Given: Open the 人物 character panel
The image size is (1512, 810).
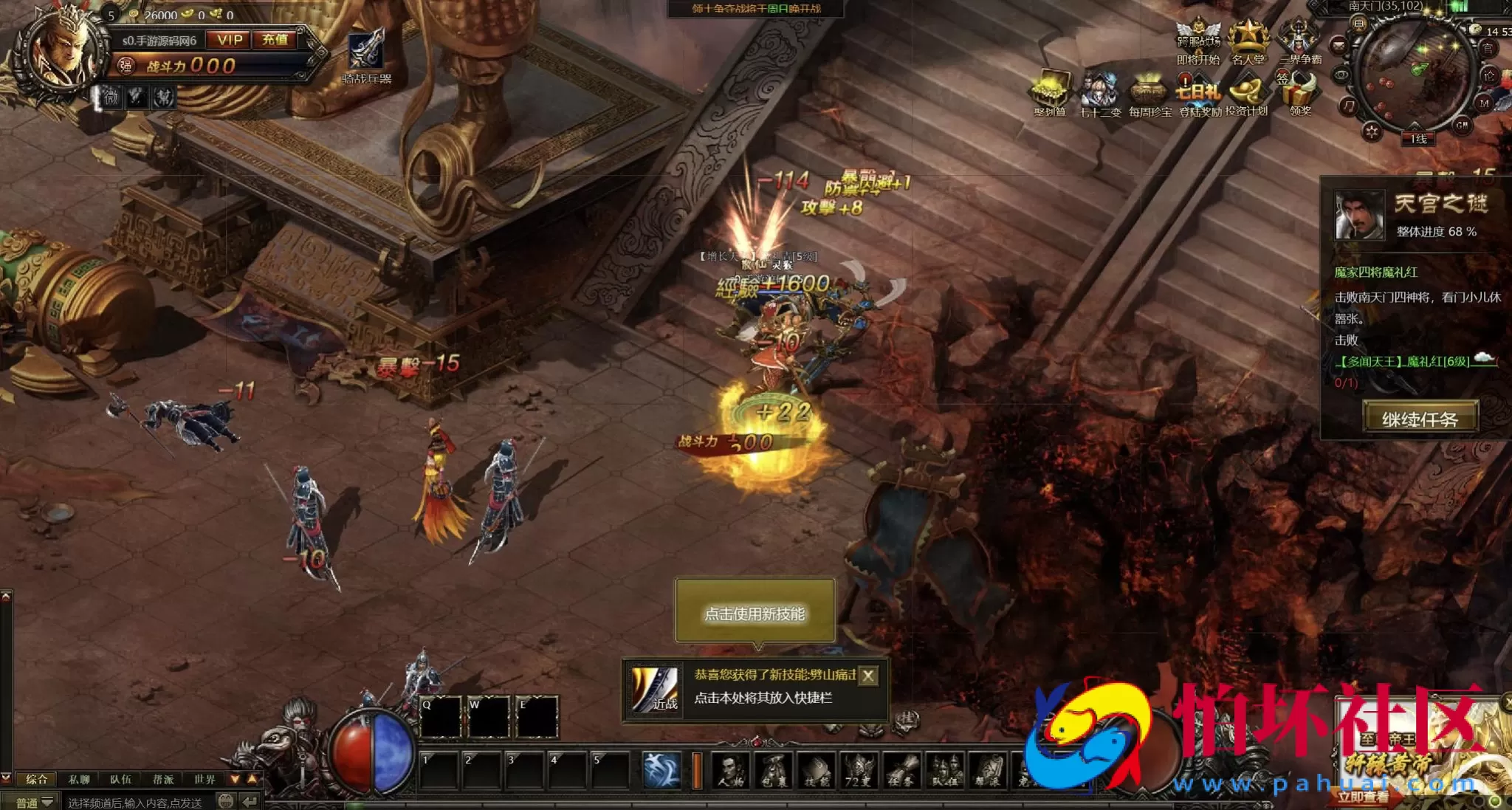Looking at the screenshot, I should [x=730, y=771].
